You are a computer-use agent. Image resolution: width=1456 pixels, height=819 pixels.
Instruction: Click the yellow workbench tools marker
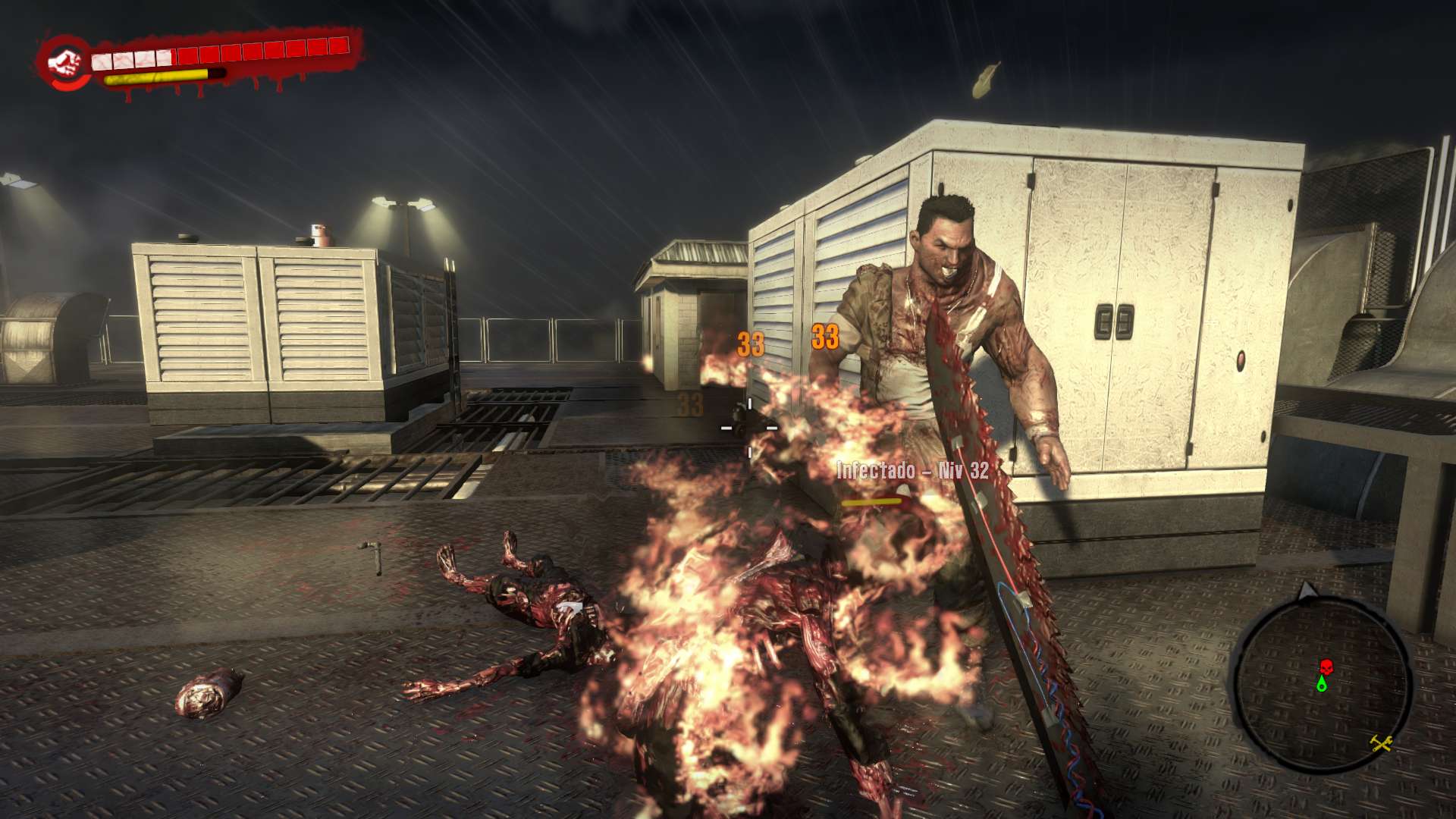1382,743
